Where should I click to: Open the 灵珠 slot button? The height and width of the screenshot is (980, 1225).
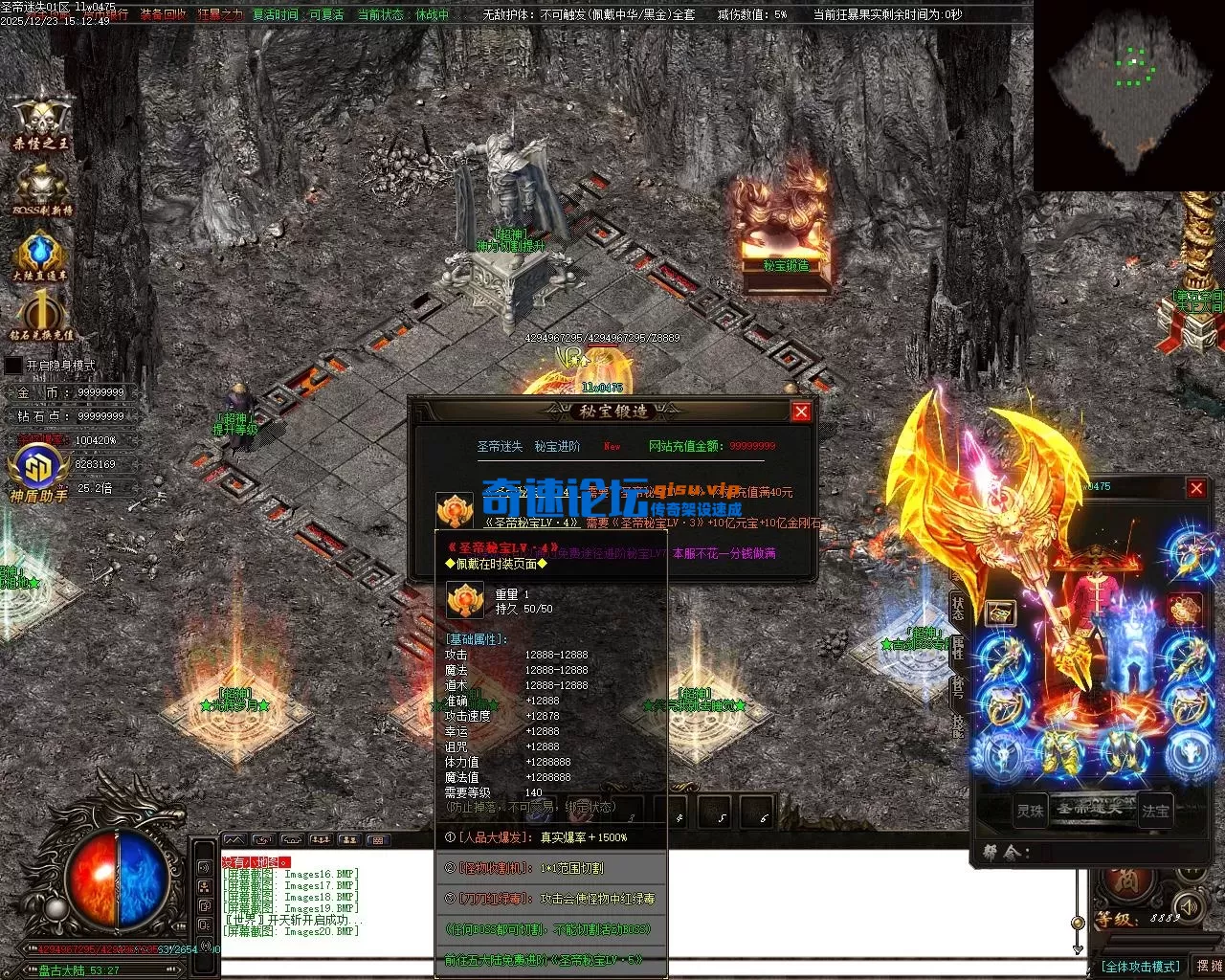(x=1030, y=811)
